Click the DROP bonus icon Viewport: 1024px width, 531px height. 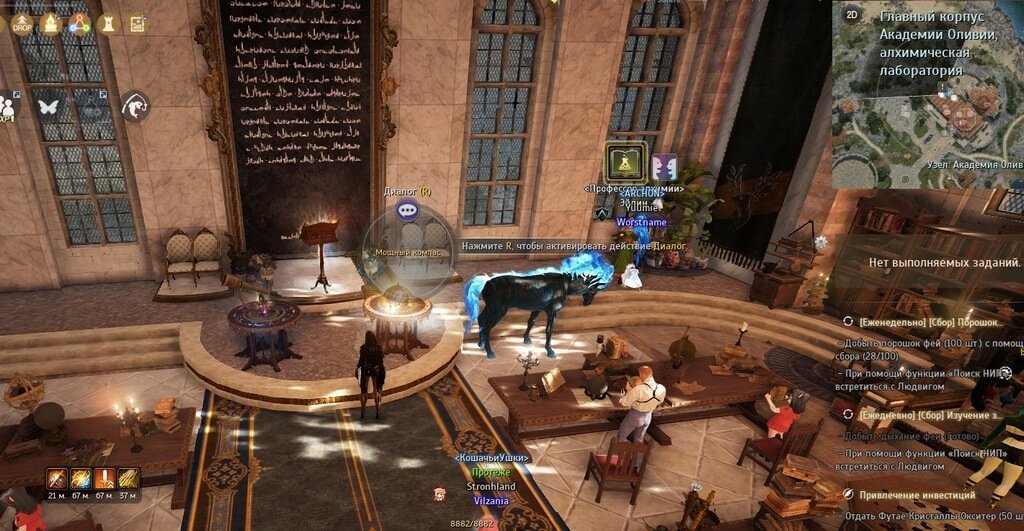tap(22, 23)
